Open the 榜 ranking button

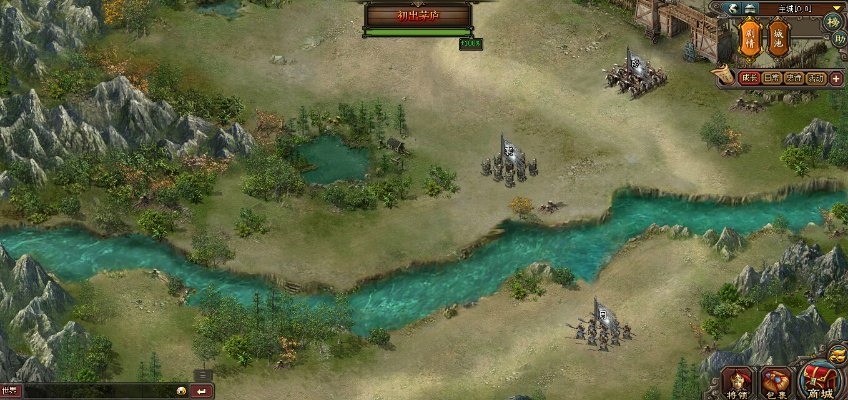(x=833, y=22)
